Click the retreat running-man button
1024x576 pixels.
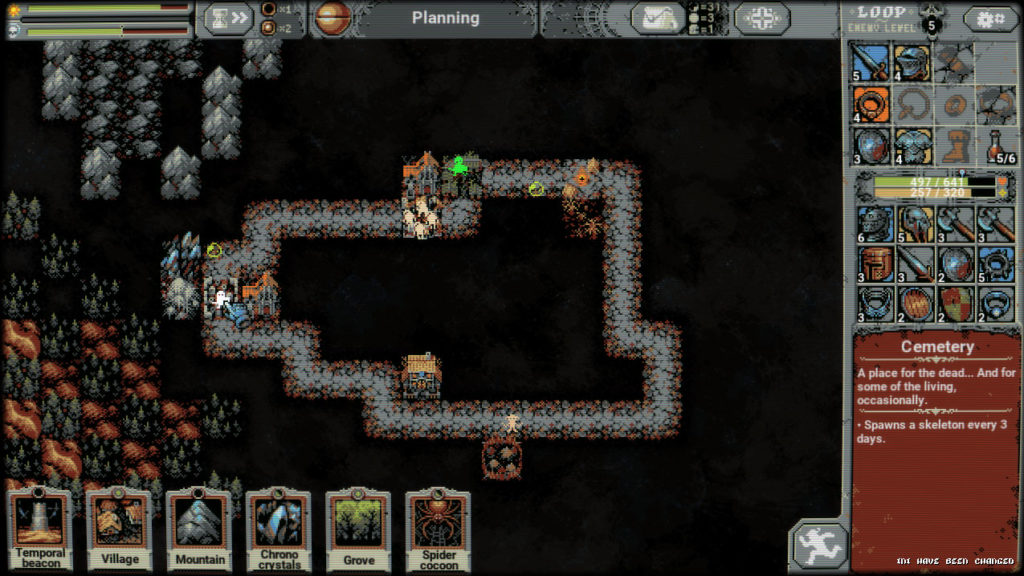pos(821,546)
